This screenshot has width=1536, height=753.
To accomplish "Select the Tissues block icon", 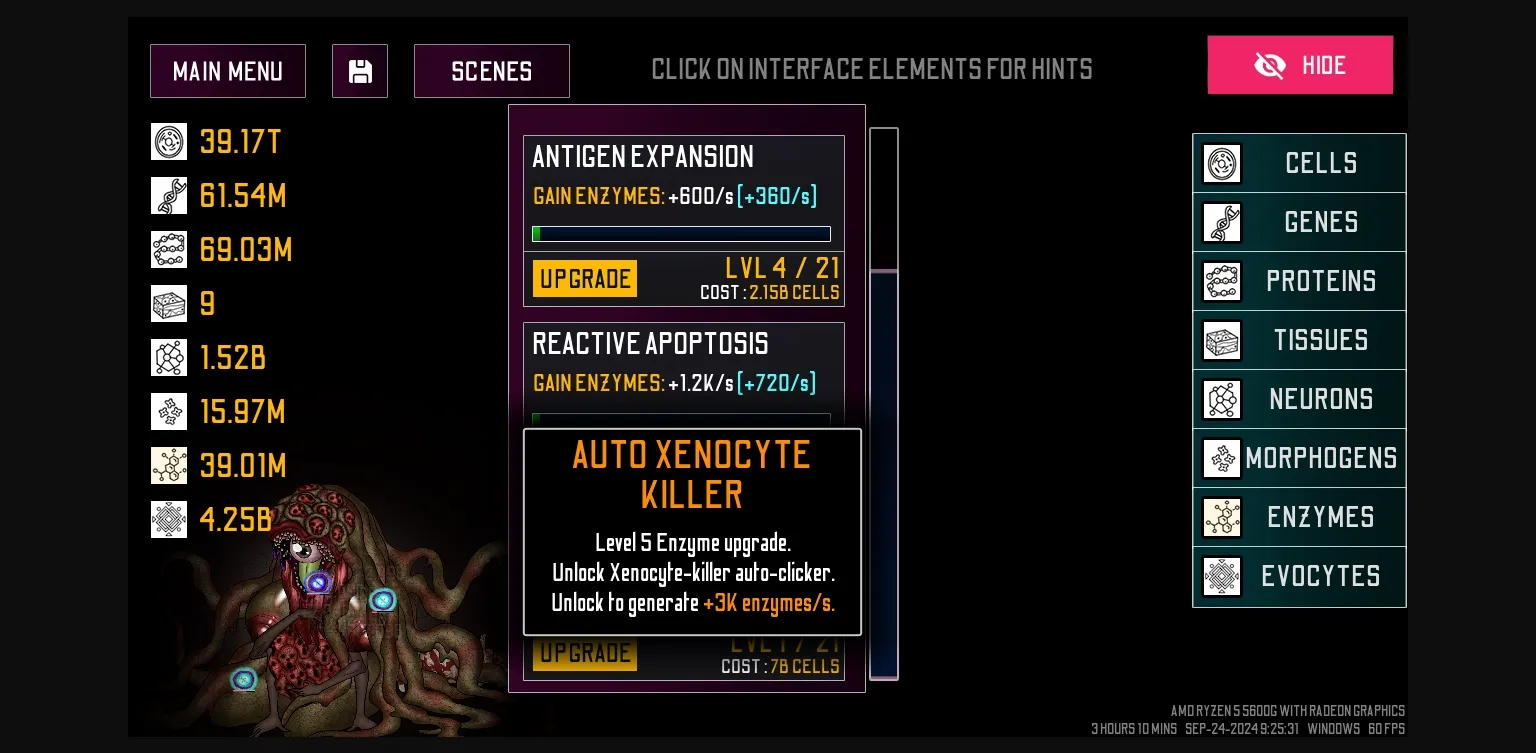I will pyautogui.click(x=1221, y=340).
